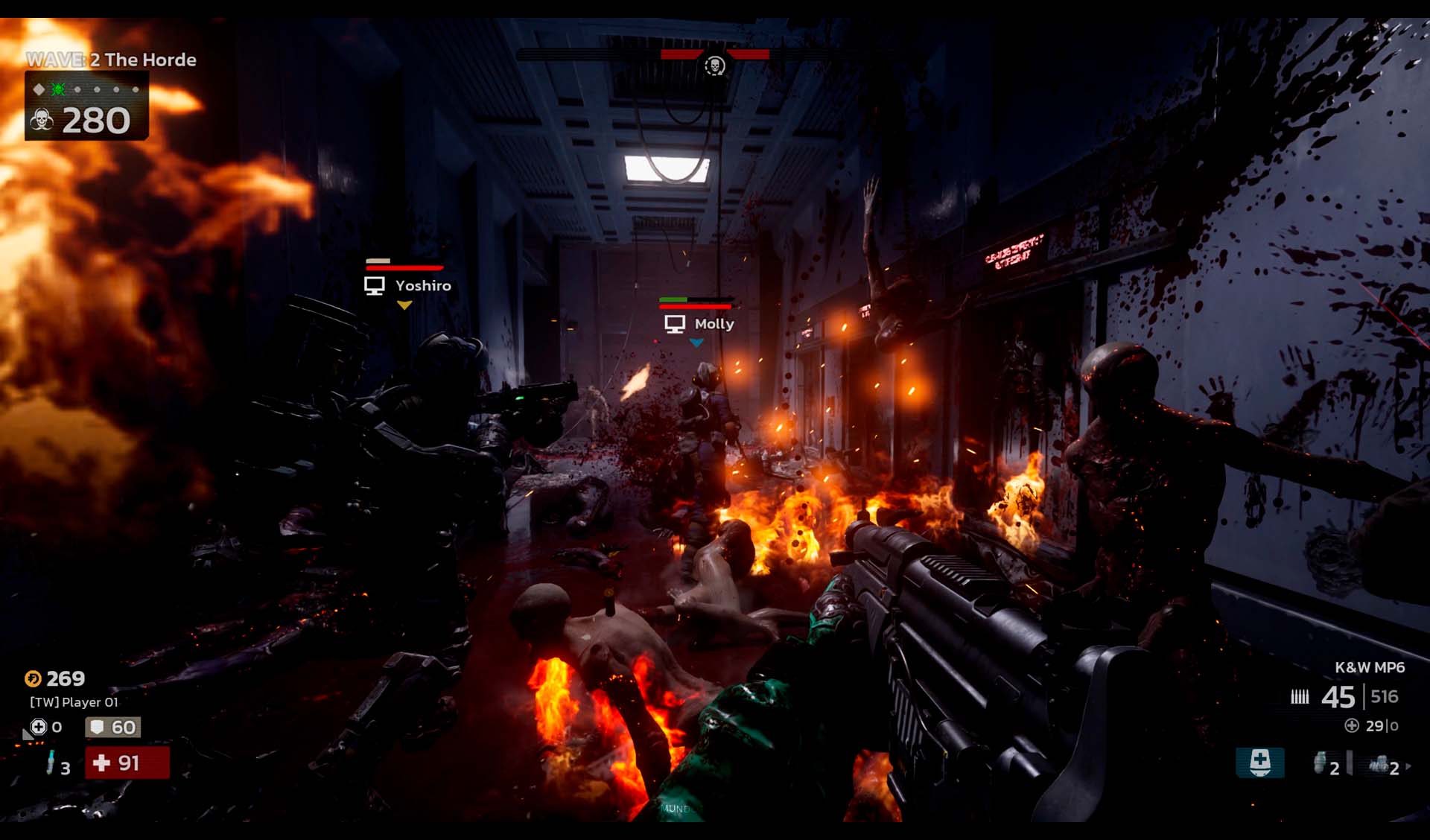Click the boss skull icon
This screenshot has width=1430, height=840.
(x=715, y=66)
